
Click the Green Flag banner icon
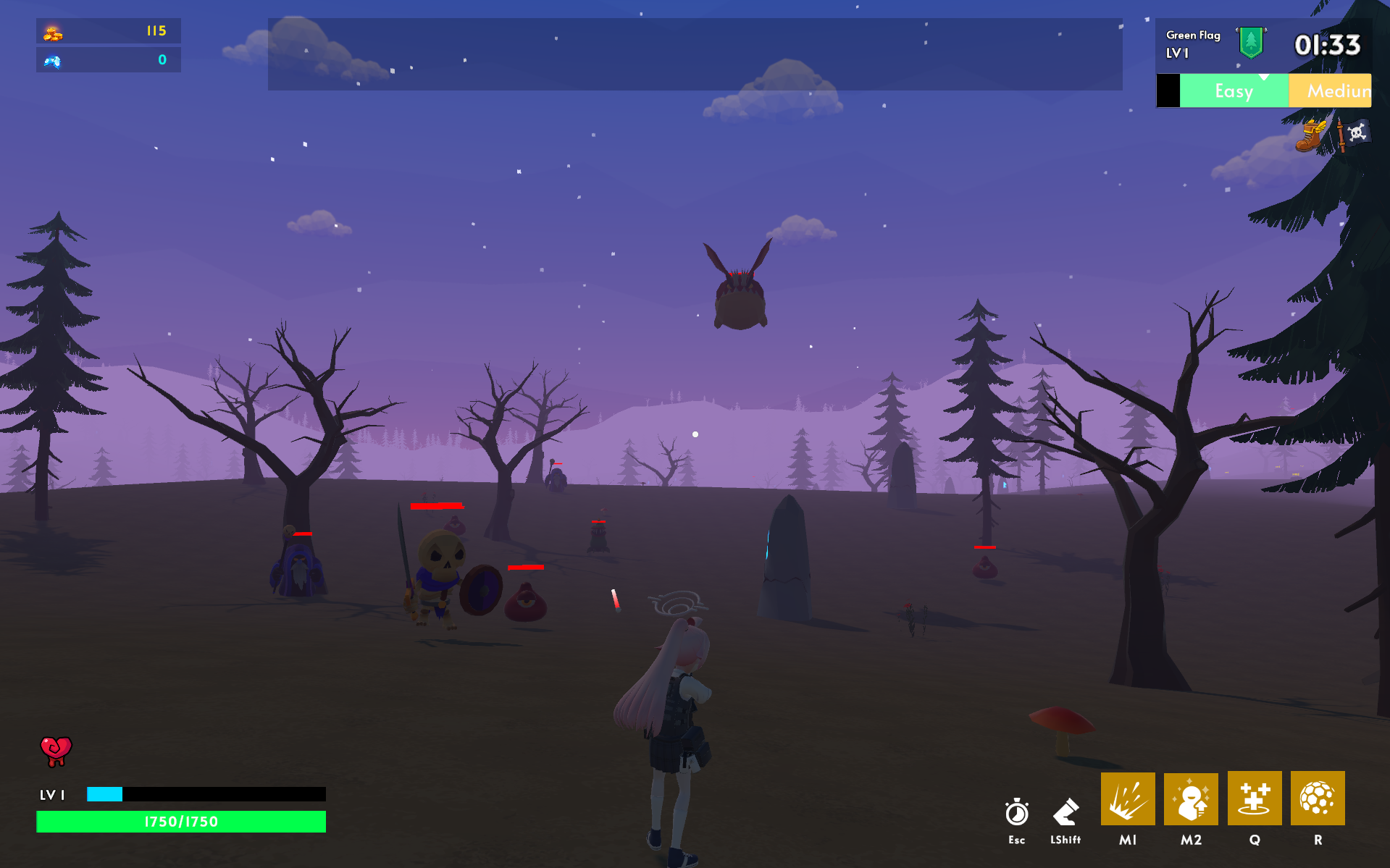pyautogui.click(x=1251, y=43)
